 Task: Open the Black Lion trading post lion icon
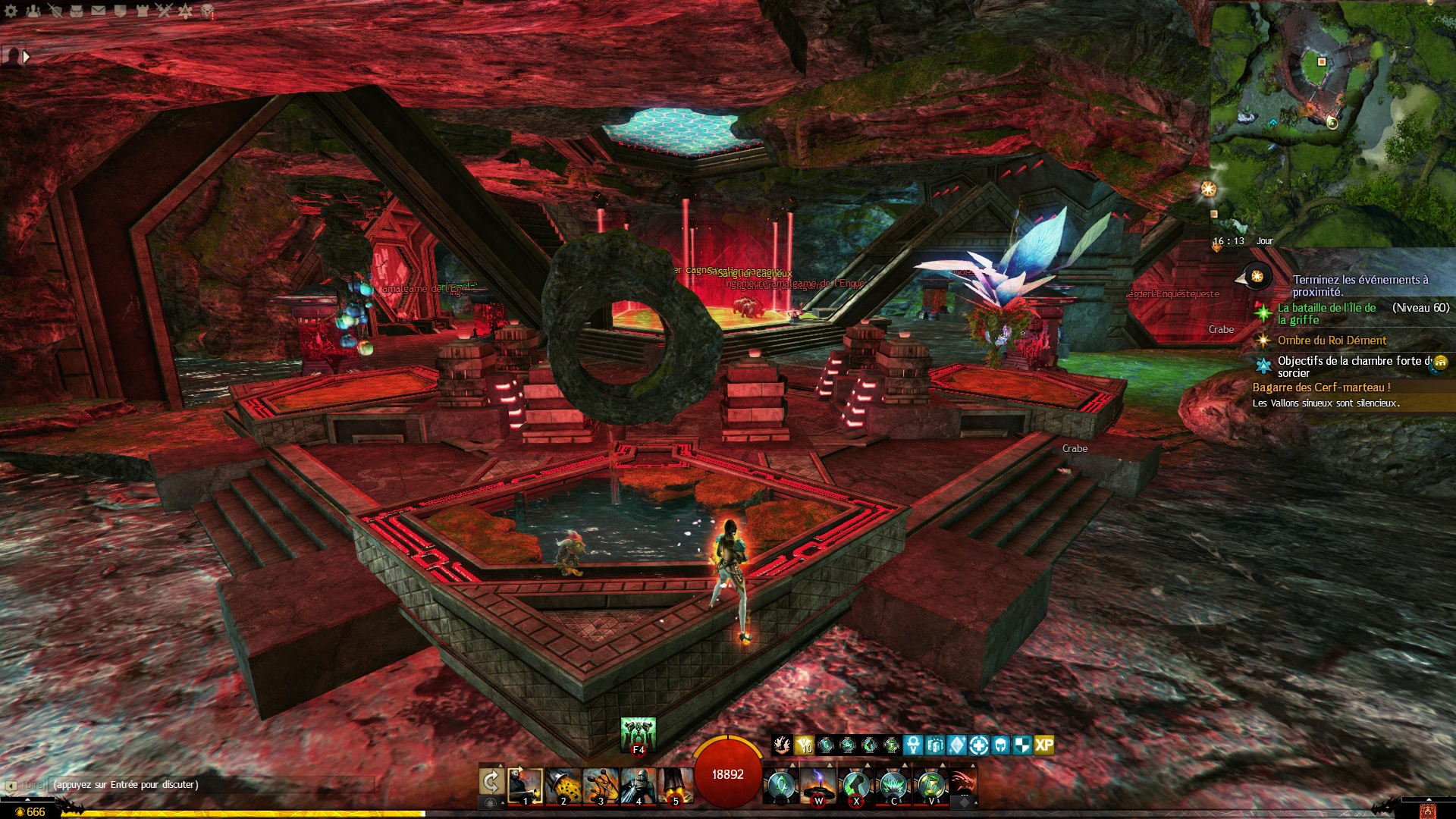pos(207,11)
